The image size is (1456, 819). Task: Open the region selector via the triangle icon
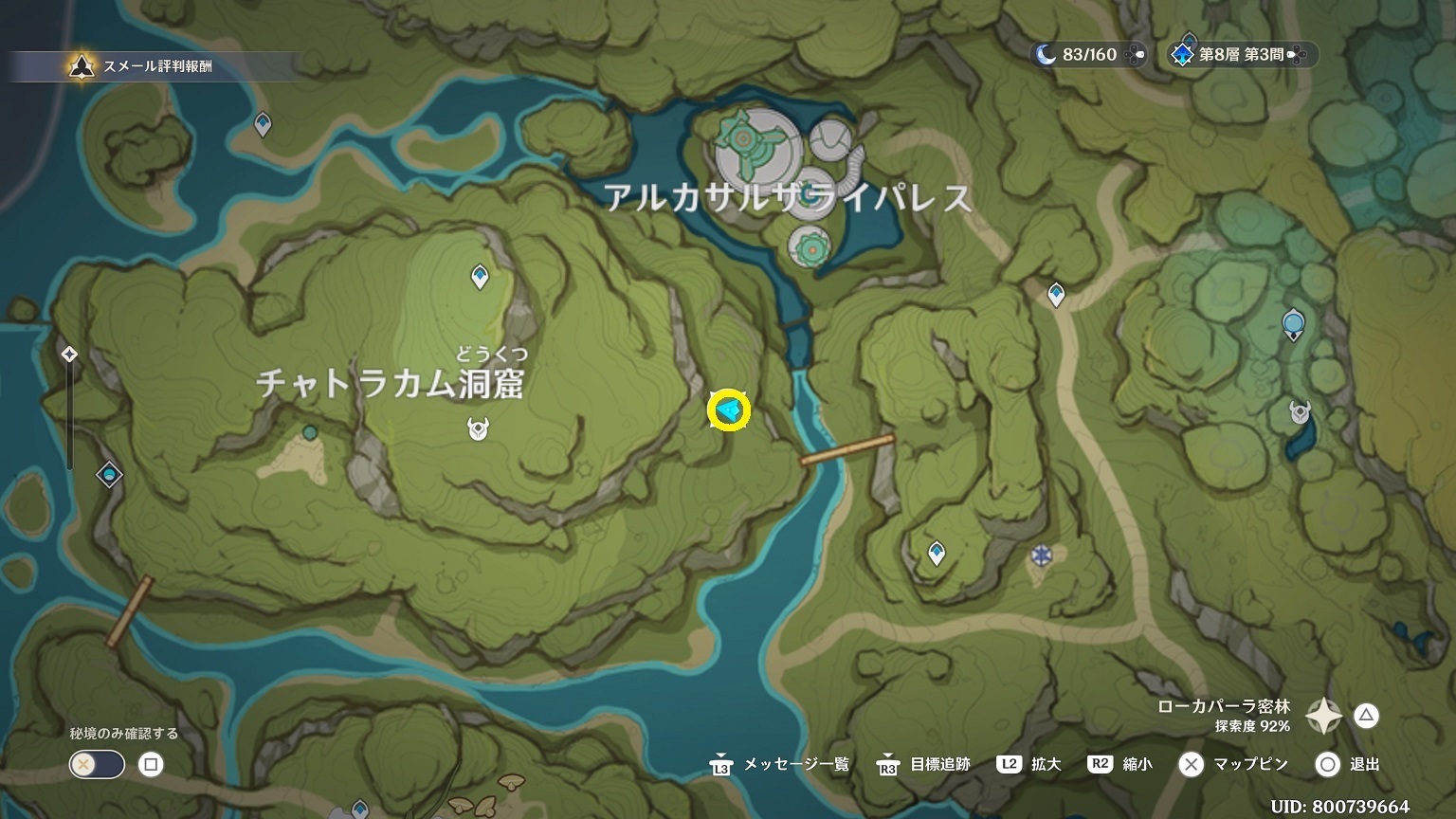pyautogui.click(x=1366, y=718)
